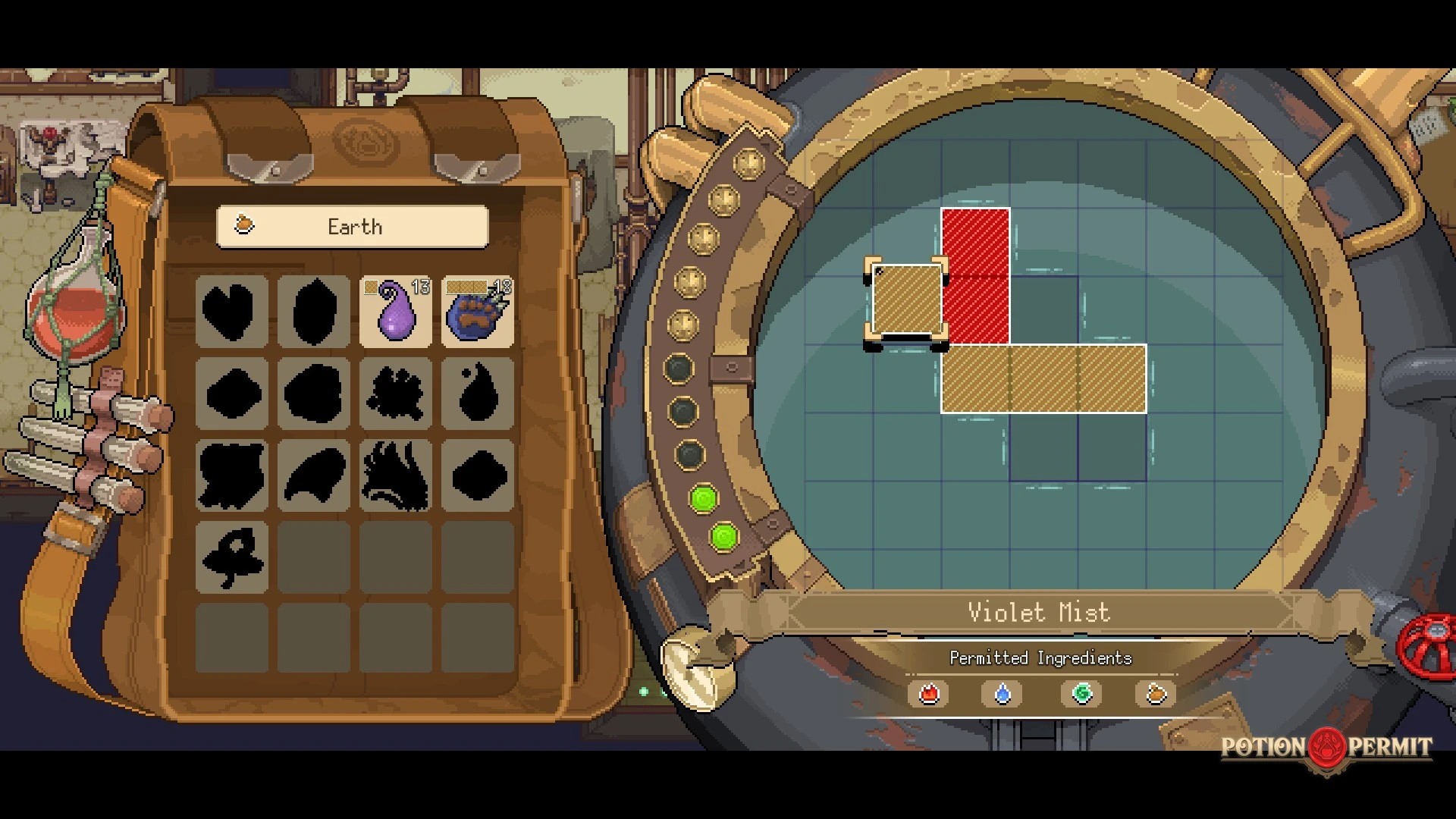The height and width of the screenshot is (819, 1456).
Task: Pick the earth permitted ingredient icon
Action: pyautogui.click(x=1156, y=694)
